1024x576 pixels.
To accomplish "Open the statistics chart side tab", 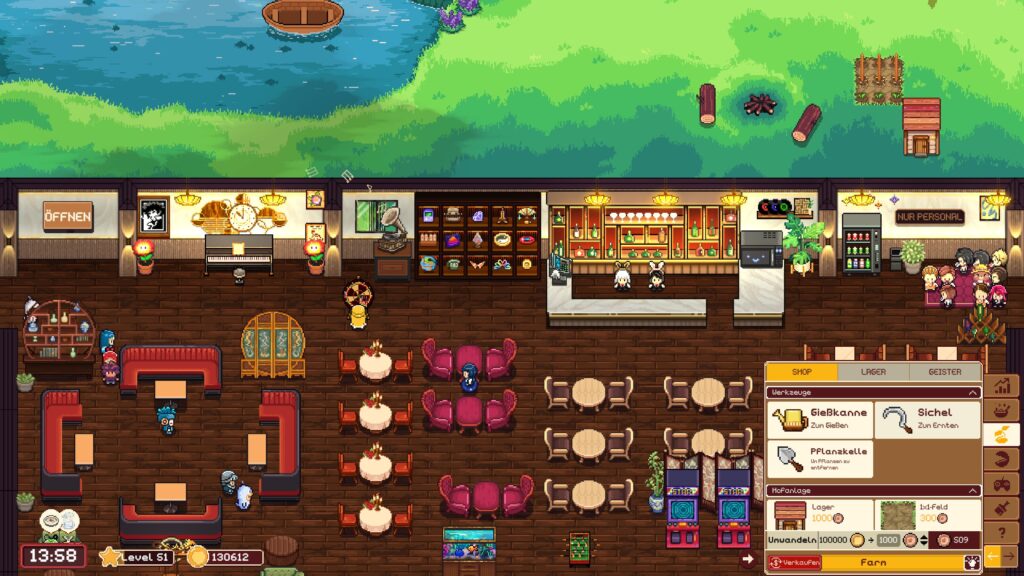I will (1002, 386).
